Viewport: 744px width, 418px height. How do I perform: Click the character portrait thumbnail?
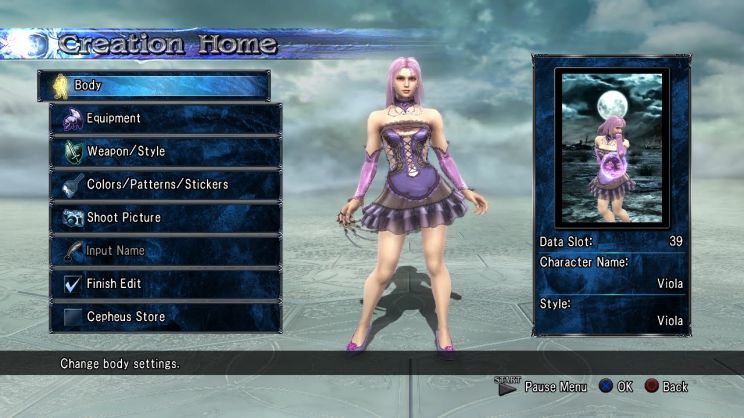611,146
